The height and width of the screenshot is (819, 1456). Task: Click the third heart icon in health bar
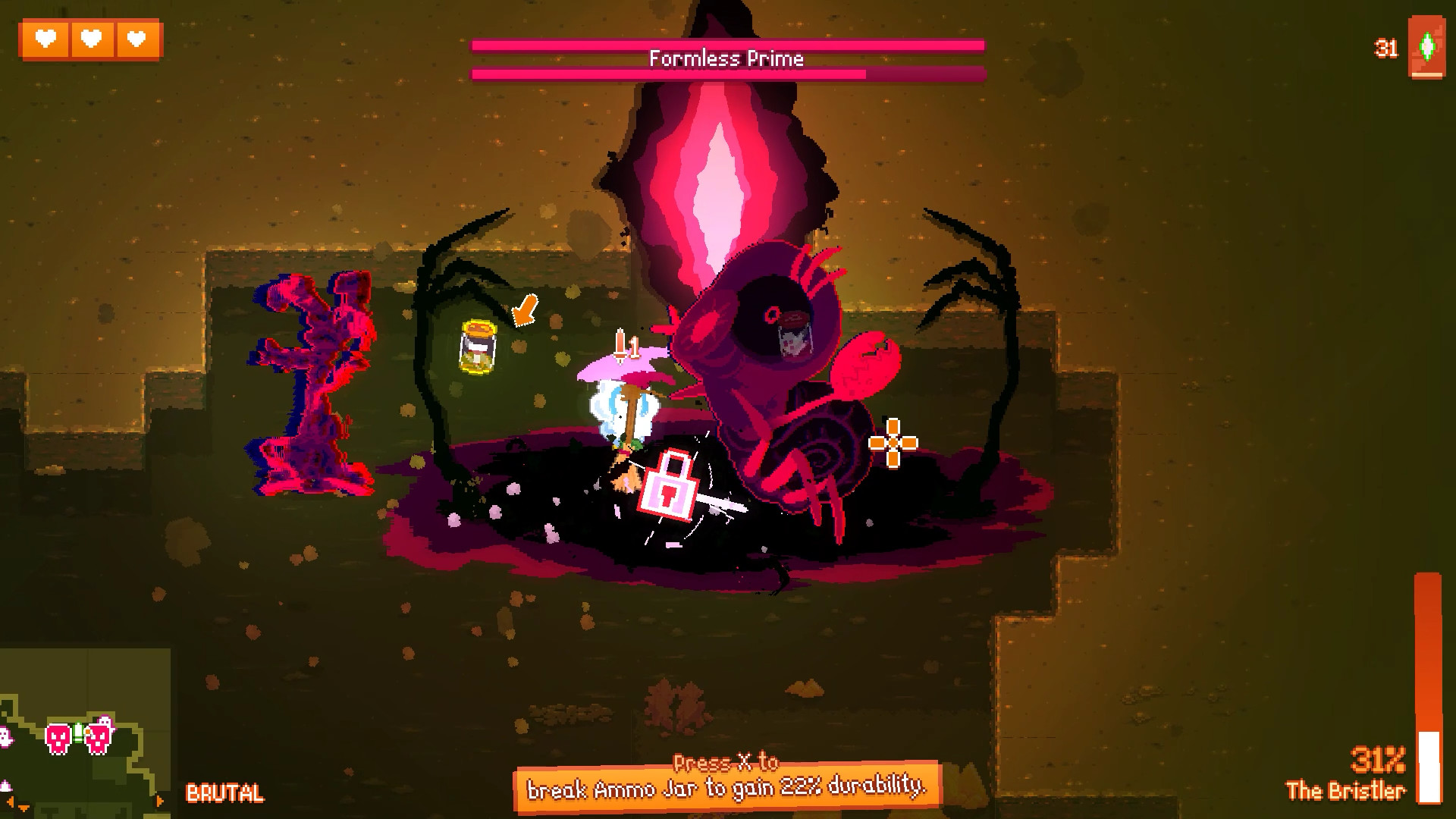tap(135, 39)
